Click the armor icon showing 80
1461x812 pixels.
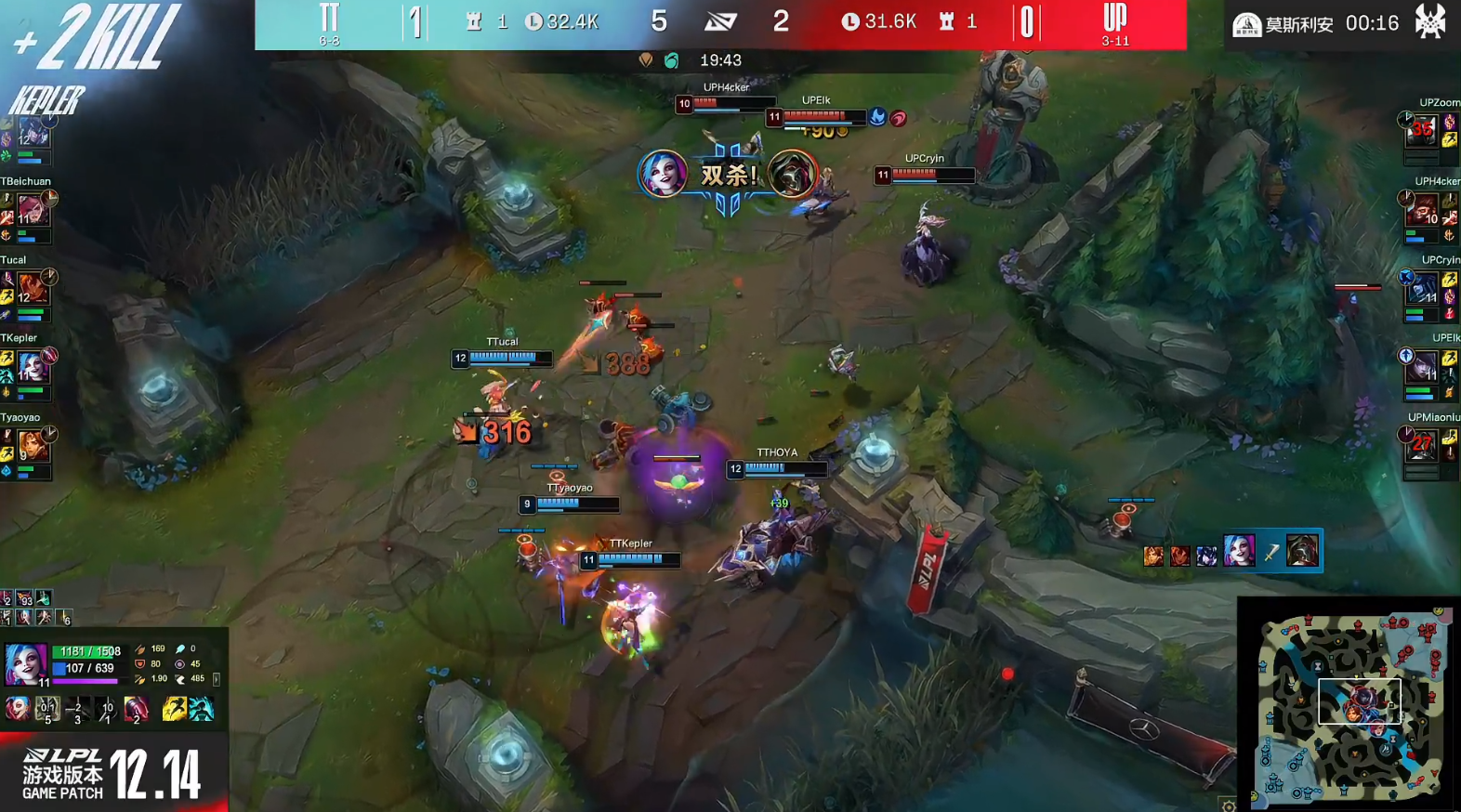pos(141,663)
